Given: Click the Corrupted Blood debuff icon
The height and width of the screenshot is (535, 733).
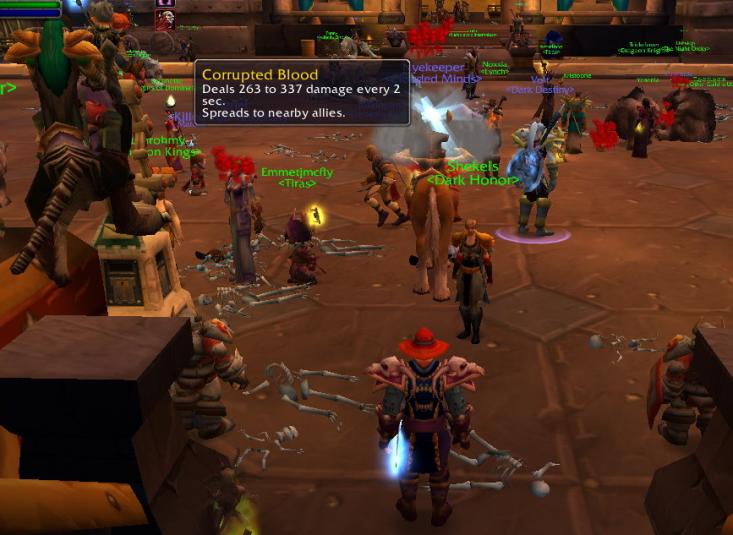Looking at the screenshot, I should (164, 19).
